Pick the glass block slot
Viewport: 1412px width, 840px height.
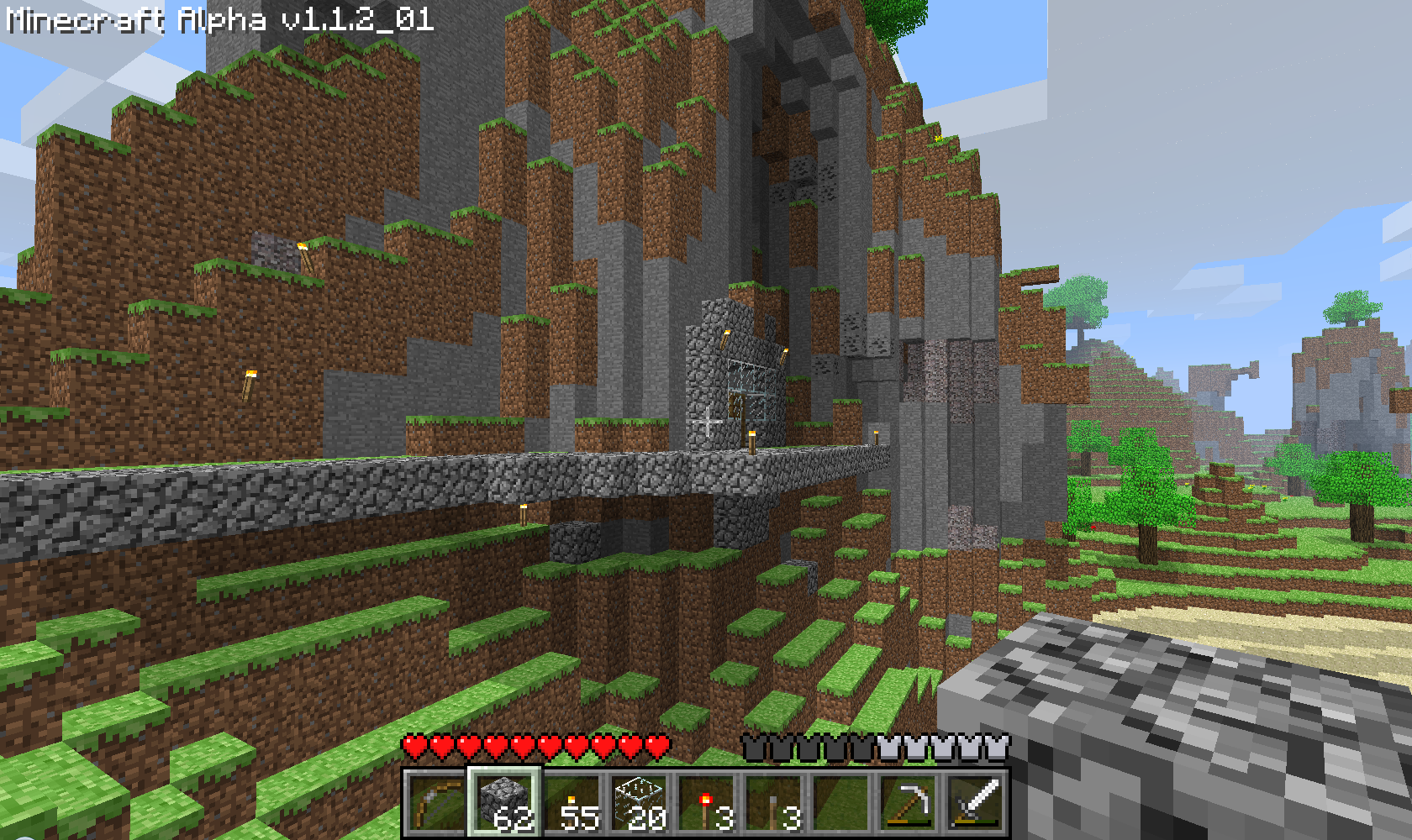[639, 803]
